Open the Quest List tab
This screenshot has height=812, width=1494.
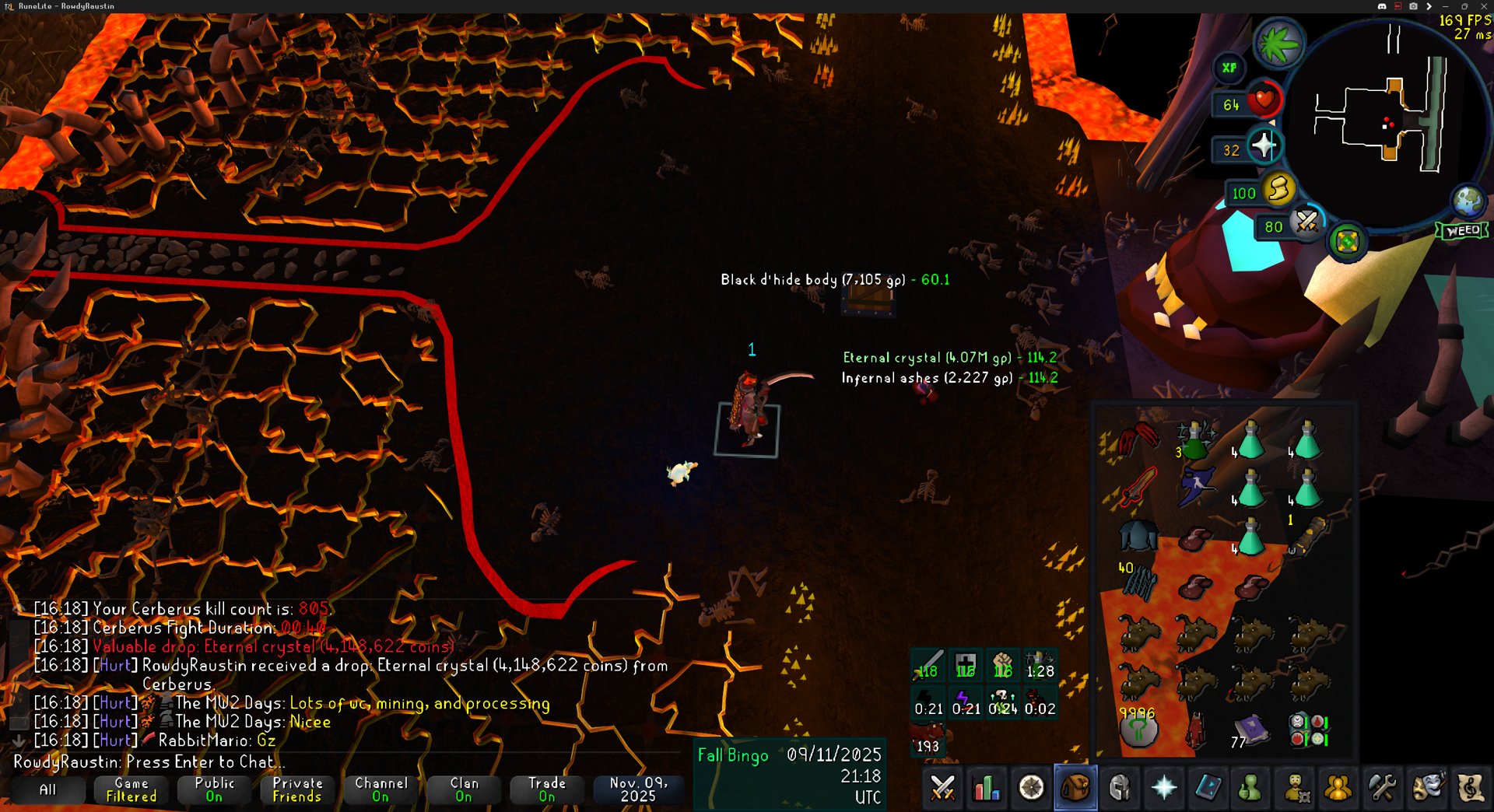pyautogui.click(x=1031, y=788)
